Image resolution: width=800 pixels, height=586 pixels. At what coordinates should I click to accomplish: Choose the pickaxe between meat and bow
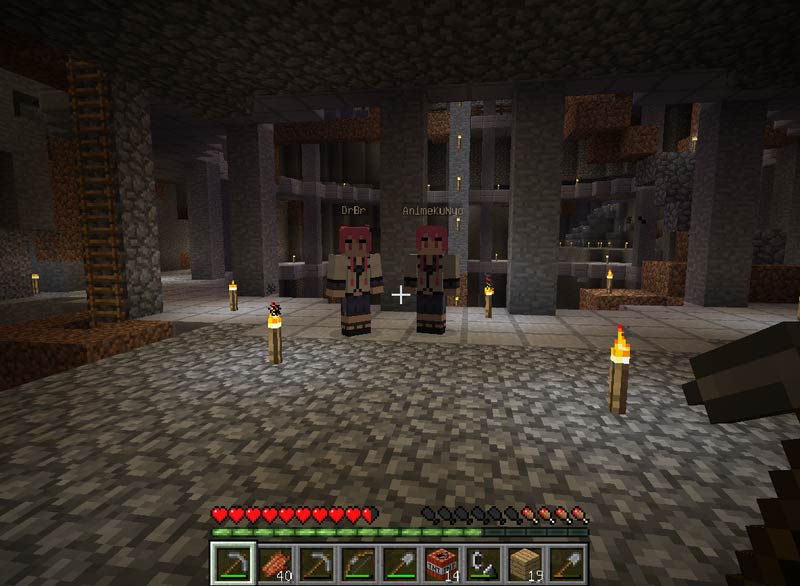[x=315, y=563]
